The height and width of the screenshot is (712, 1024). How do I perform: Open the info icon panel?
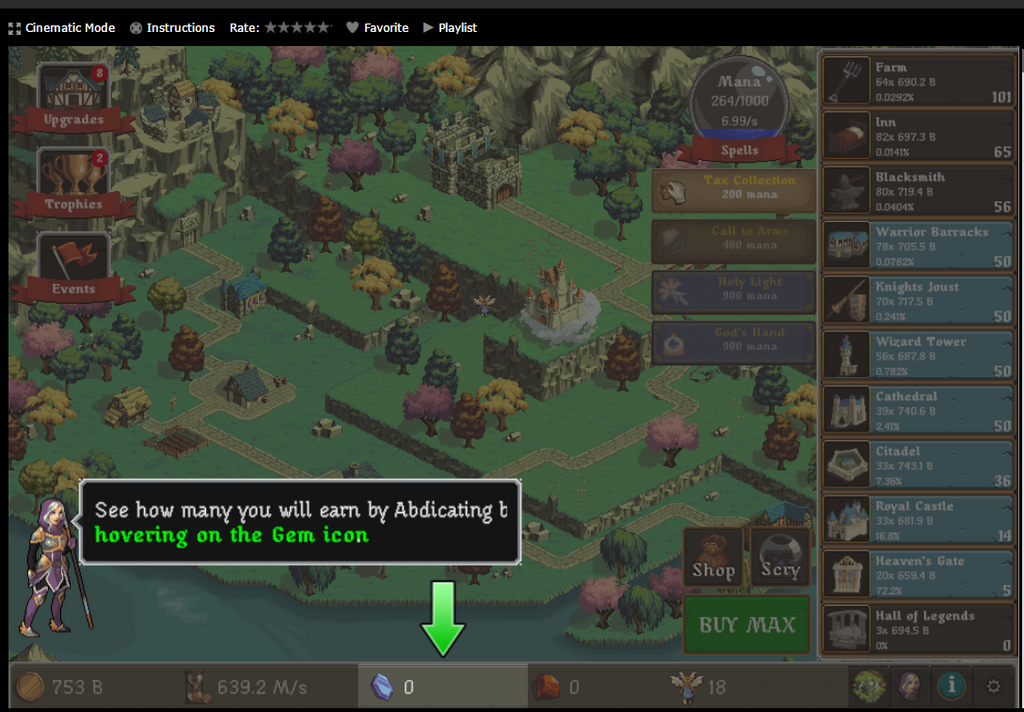[x=951, y=686]
